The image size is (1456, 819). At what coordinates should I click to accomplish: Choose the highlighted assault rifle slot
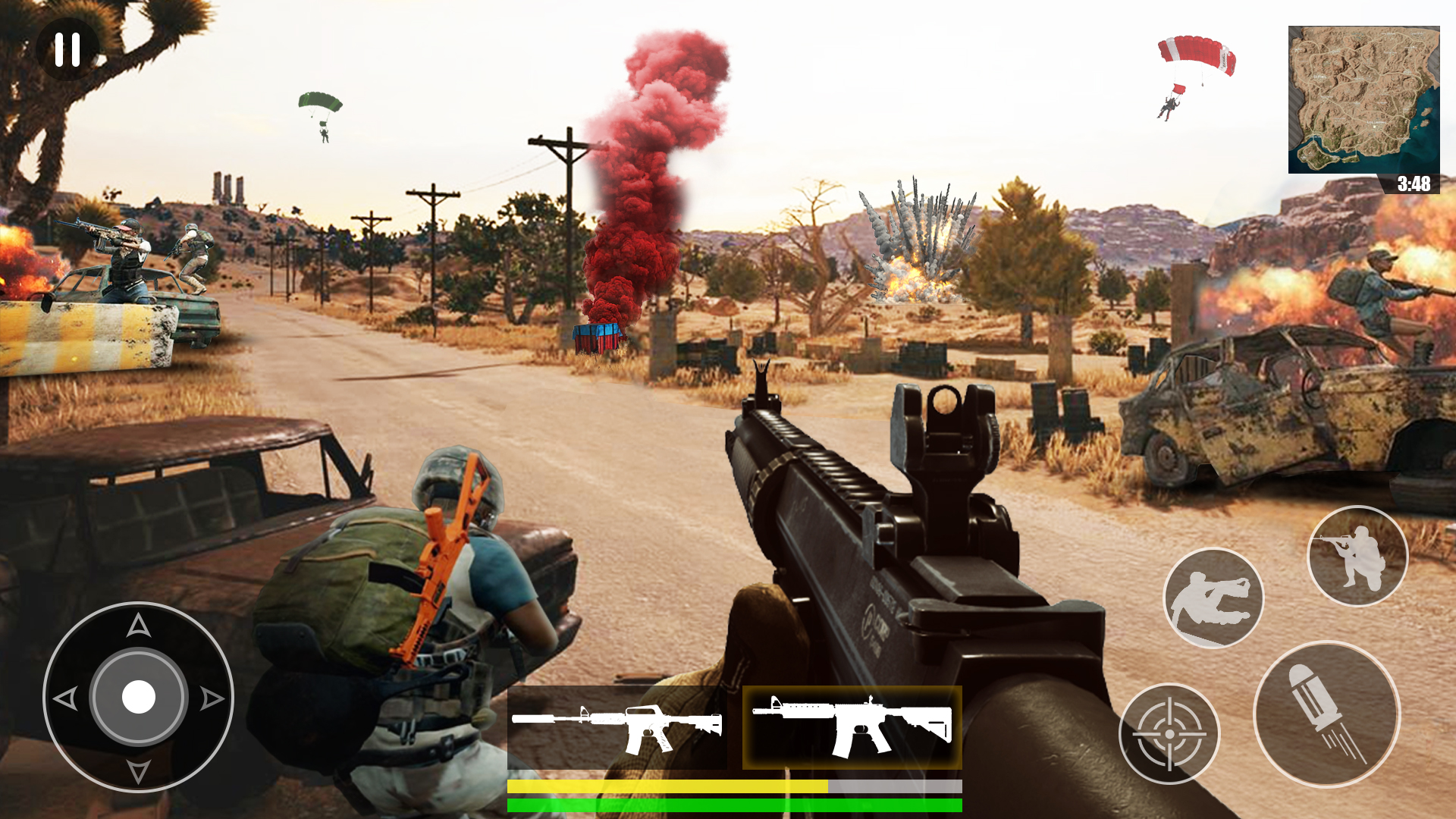852,728
